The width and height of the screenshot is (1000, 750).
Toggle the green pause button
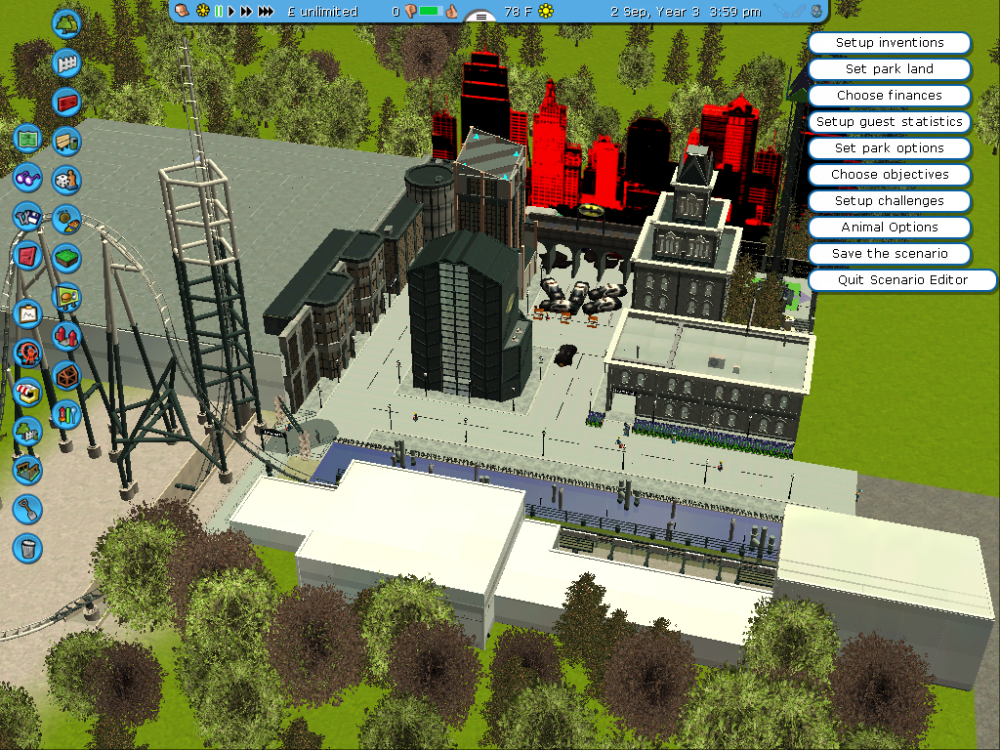tap(219, 11)
